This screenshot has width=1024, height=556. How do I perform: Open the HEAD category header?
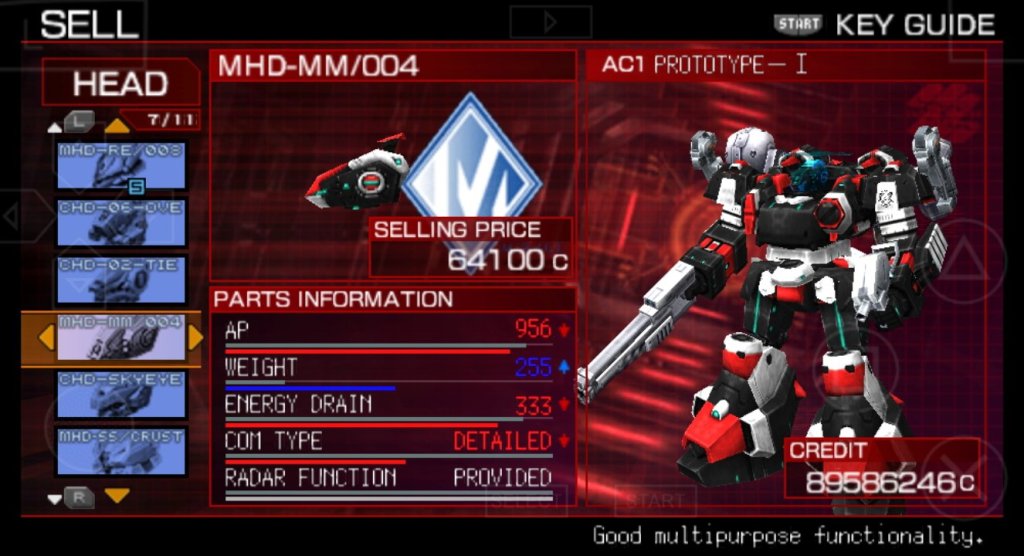pos(120,83)
